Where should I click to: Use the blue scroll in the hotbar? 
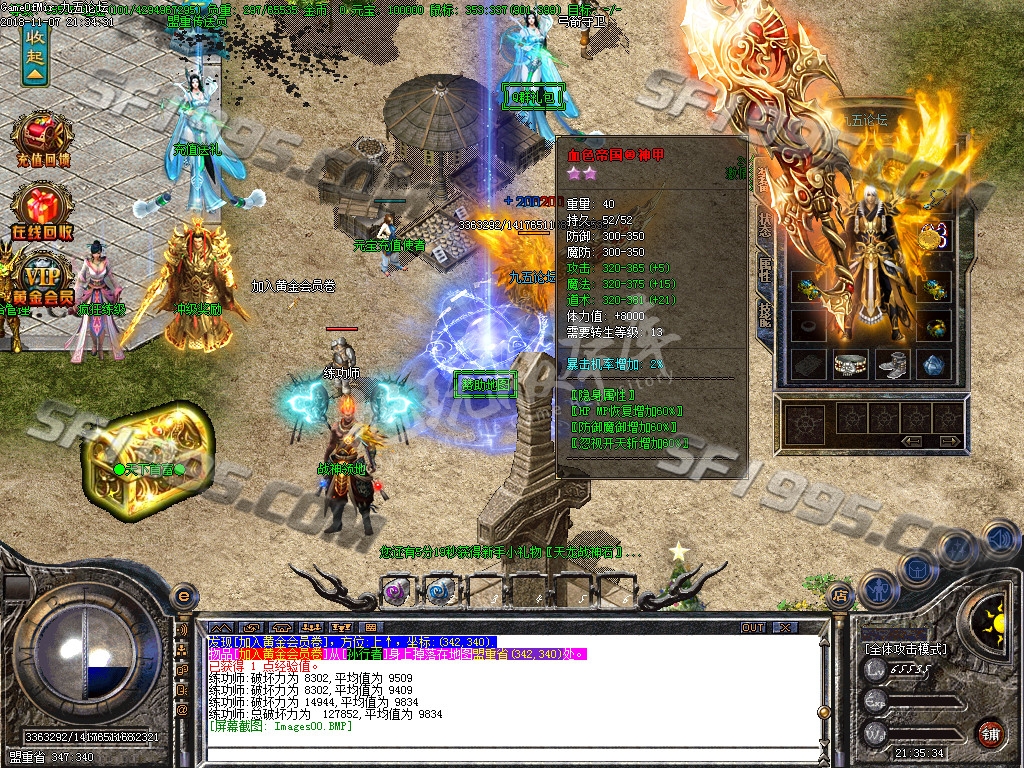[439, 591]
